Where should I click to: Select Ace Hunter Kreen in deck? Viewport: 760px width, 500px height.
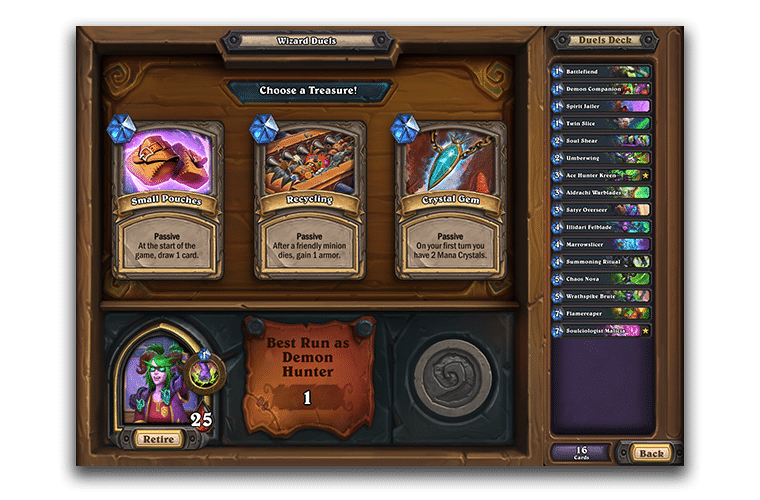(x=601, y=175)
